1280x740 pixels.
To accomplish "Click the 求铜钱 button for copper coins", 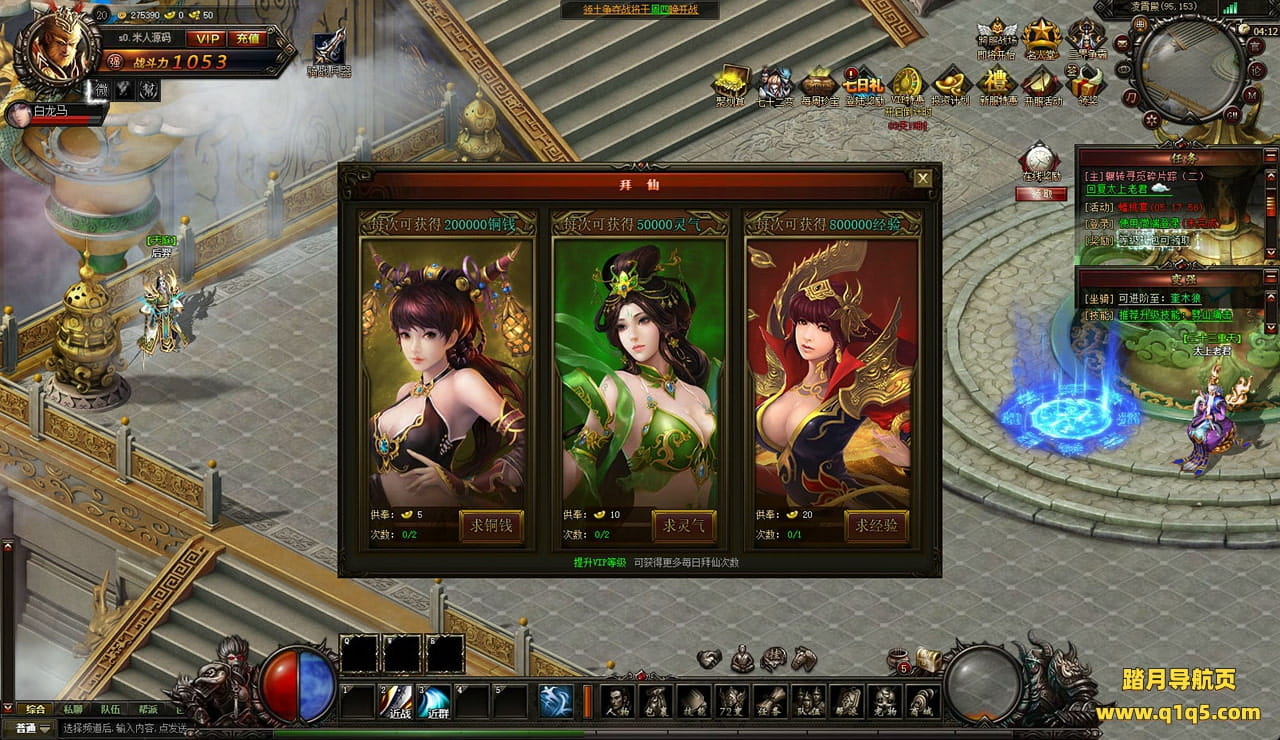I will (491, 525).
